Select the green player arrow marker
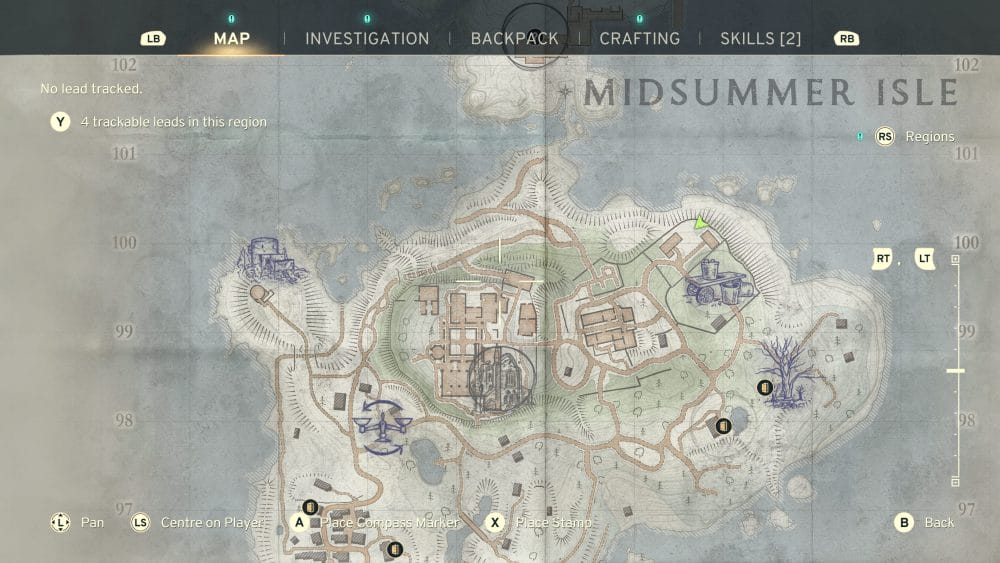Viewport: 1000px width, 563px height. click(x=702, y=223)
